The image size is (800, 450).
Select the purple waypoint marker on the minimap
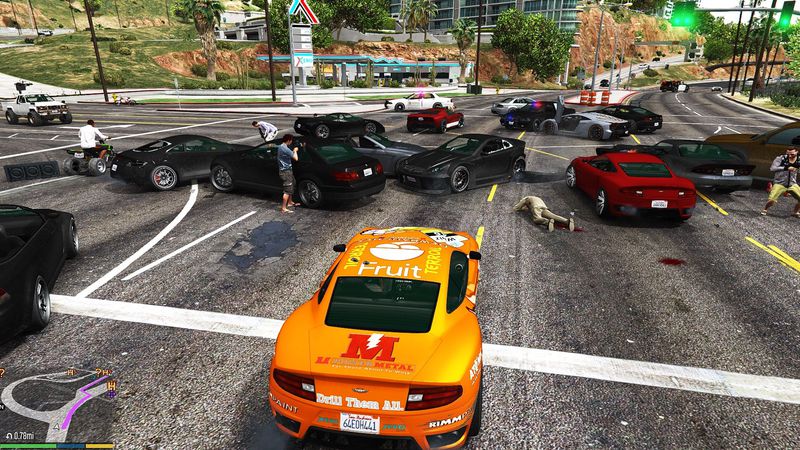(110, 394)
